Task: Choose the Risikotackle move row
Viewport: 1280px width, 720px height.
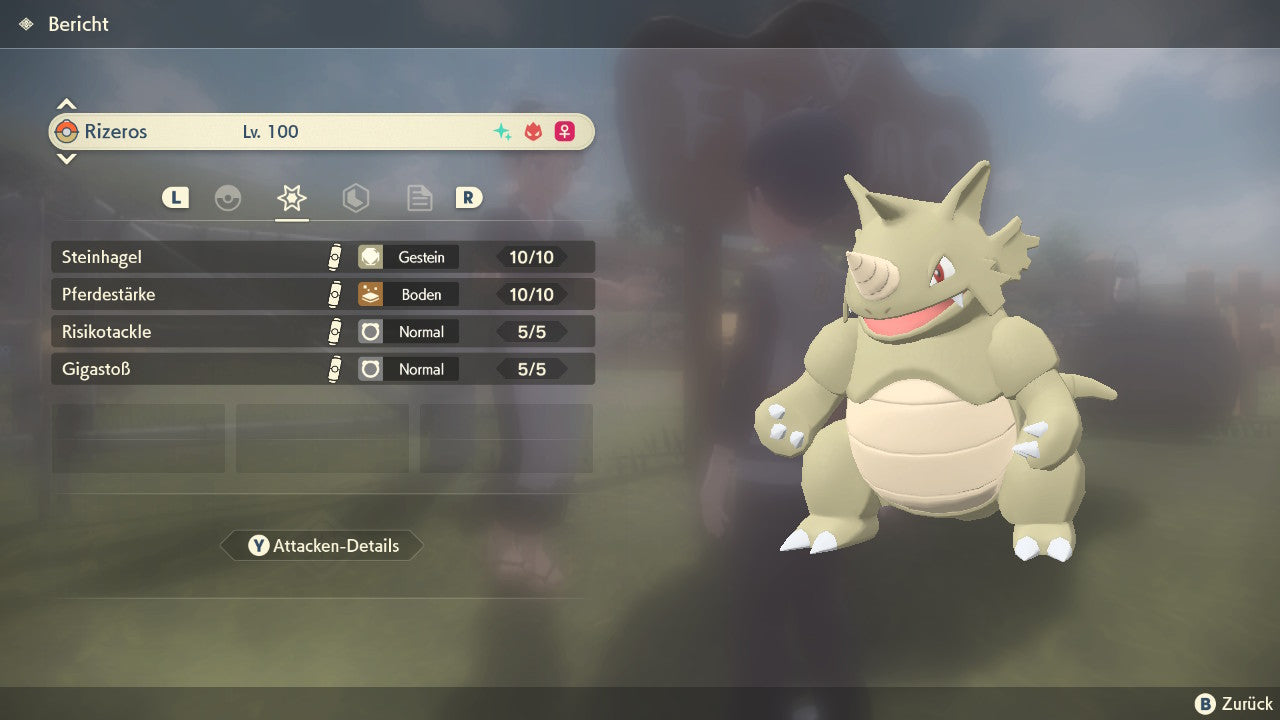Action: (322, 331)
